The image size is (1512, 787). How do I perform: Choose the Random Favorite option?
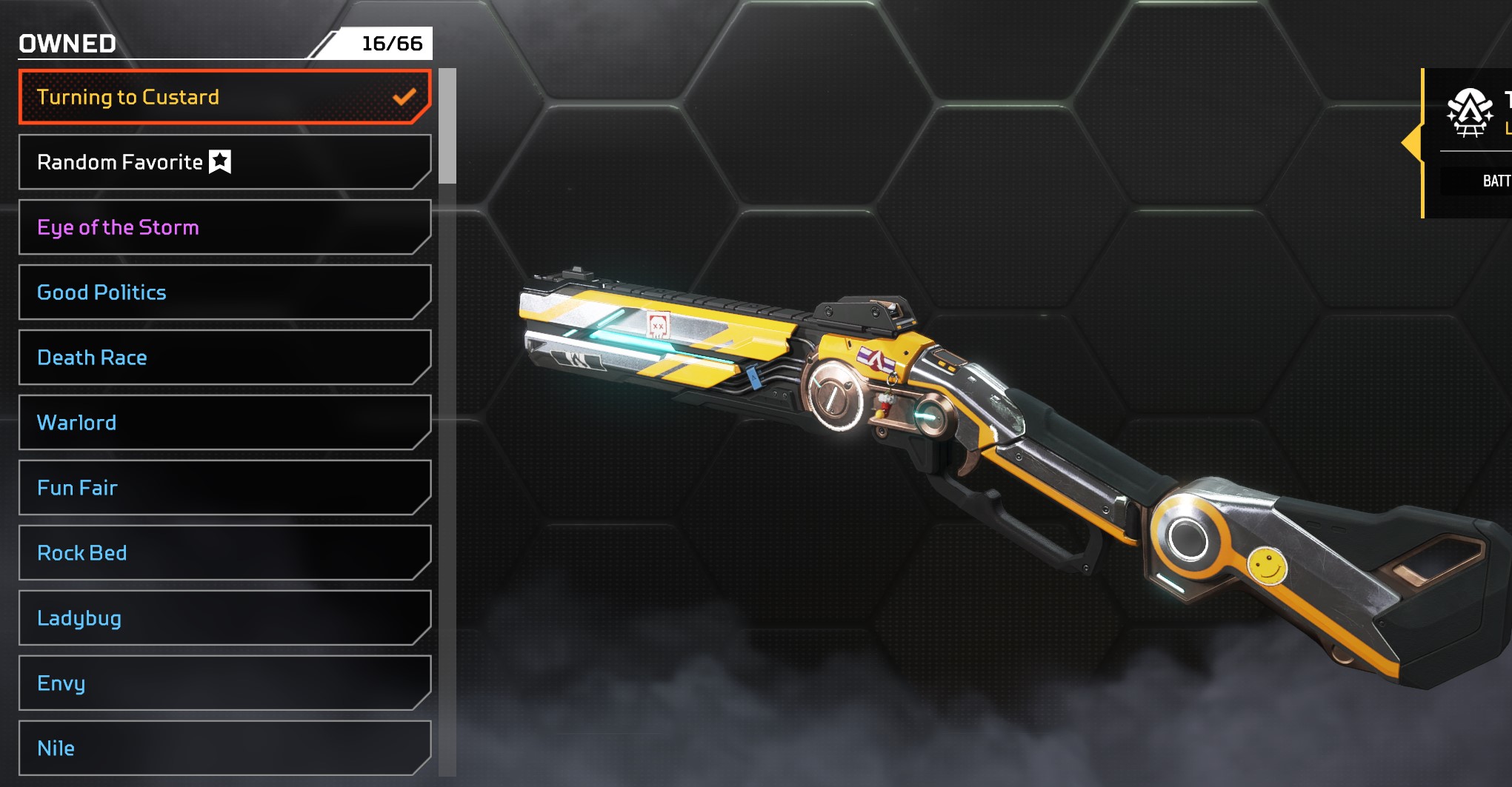[224, 162]
